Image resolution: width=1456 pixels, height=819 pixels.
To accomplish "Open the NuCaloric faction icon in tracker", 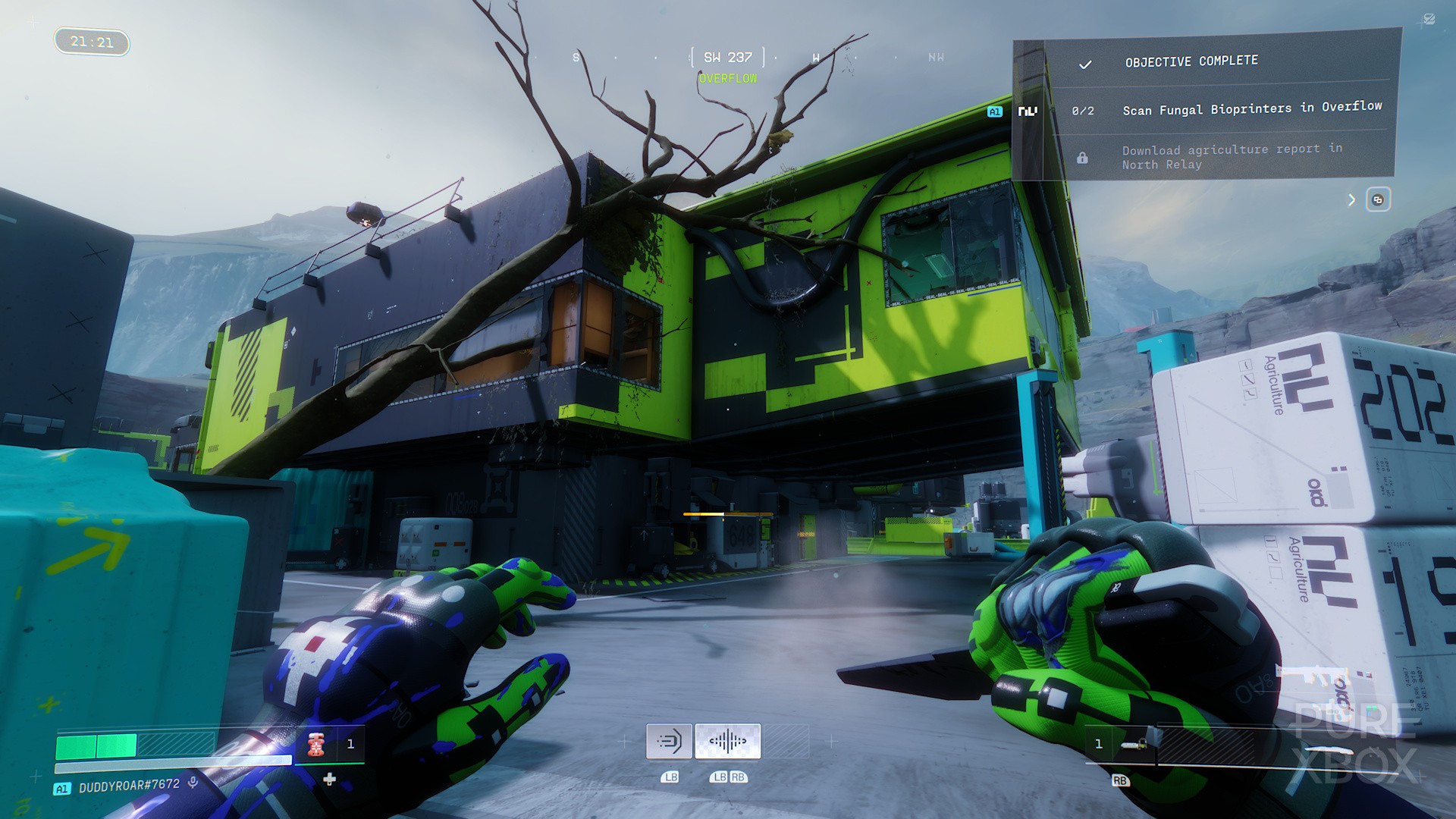I will [1028, 111].
